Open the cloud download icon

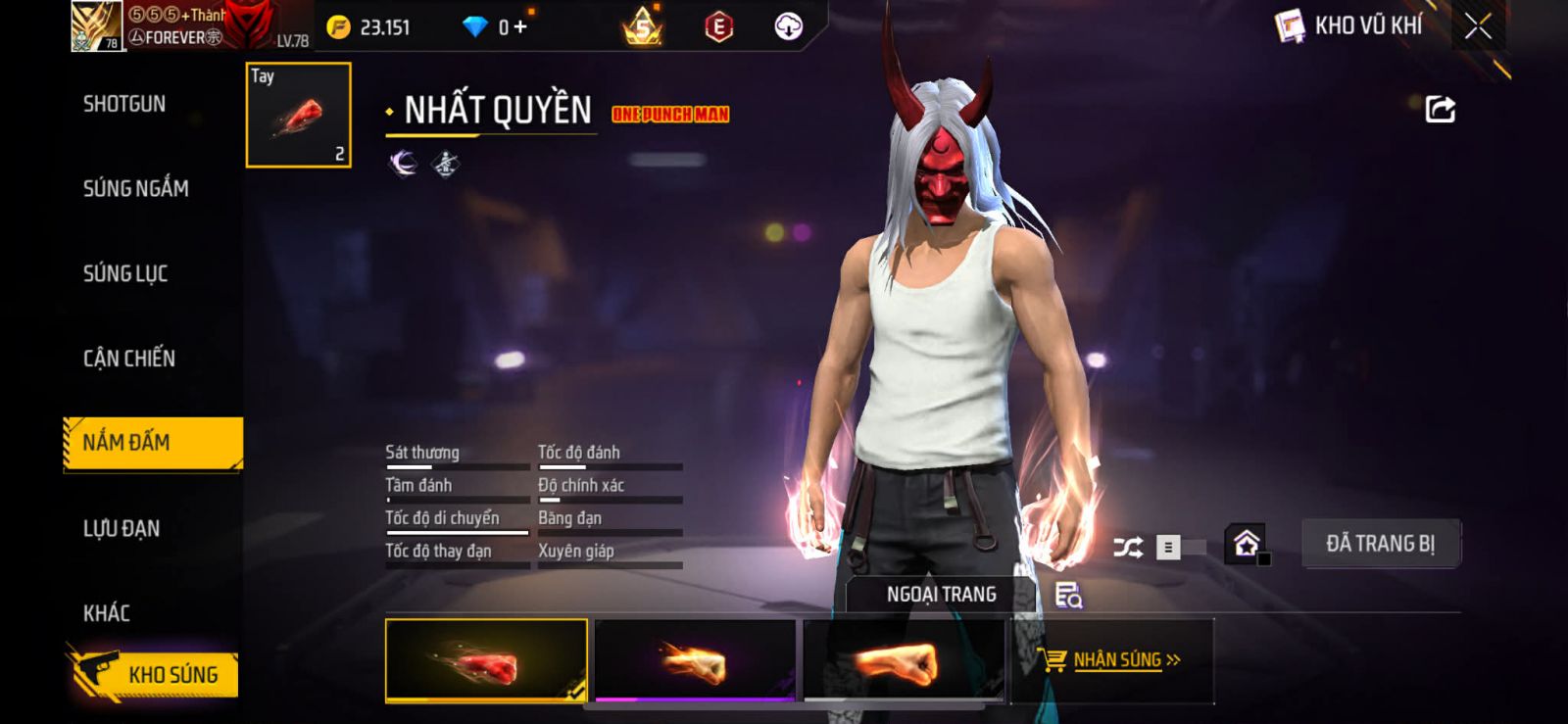(x=788, y=27)
